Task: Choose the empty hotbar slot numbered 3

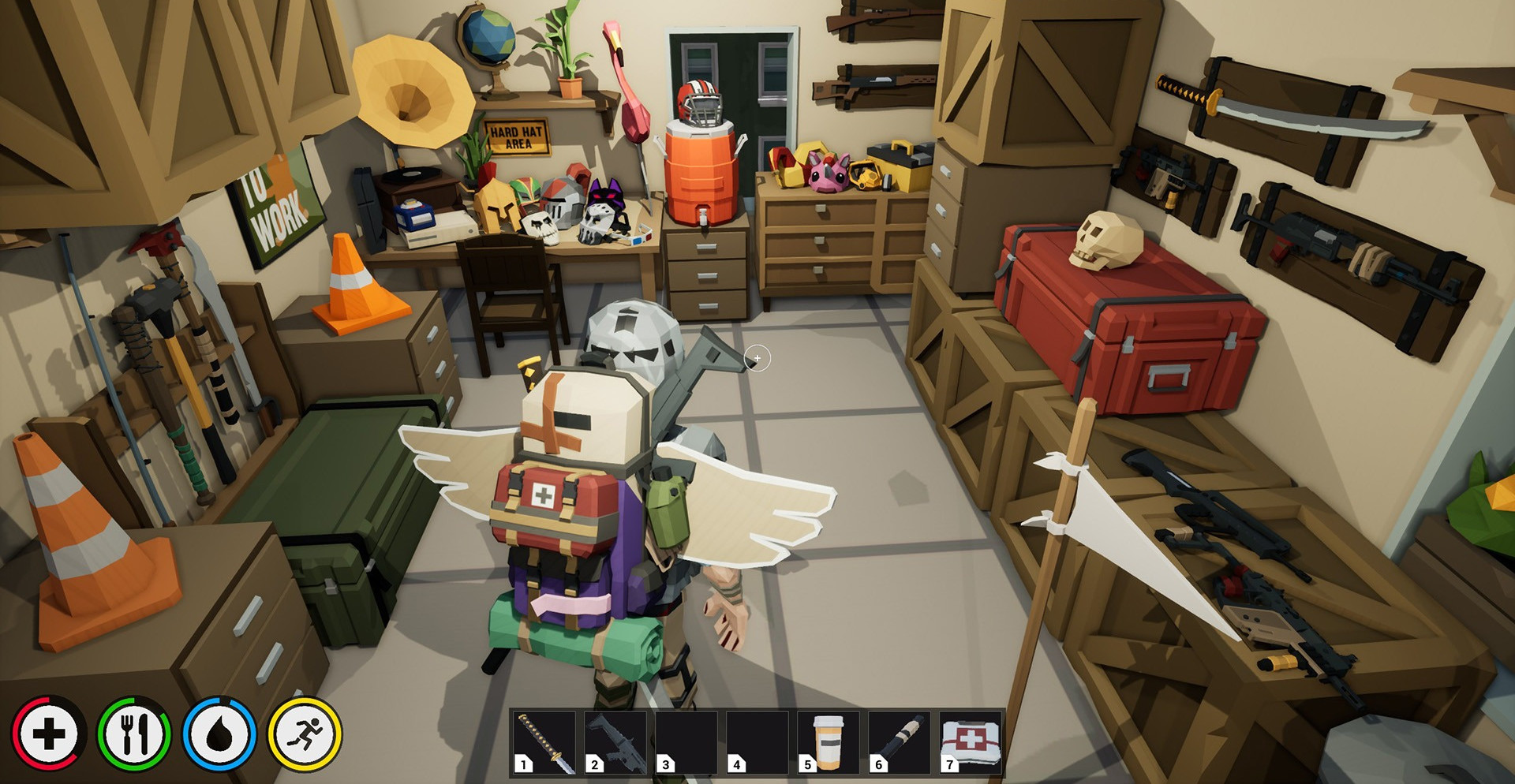Action: click(x=686, y=742)
